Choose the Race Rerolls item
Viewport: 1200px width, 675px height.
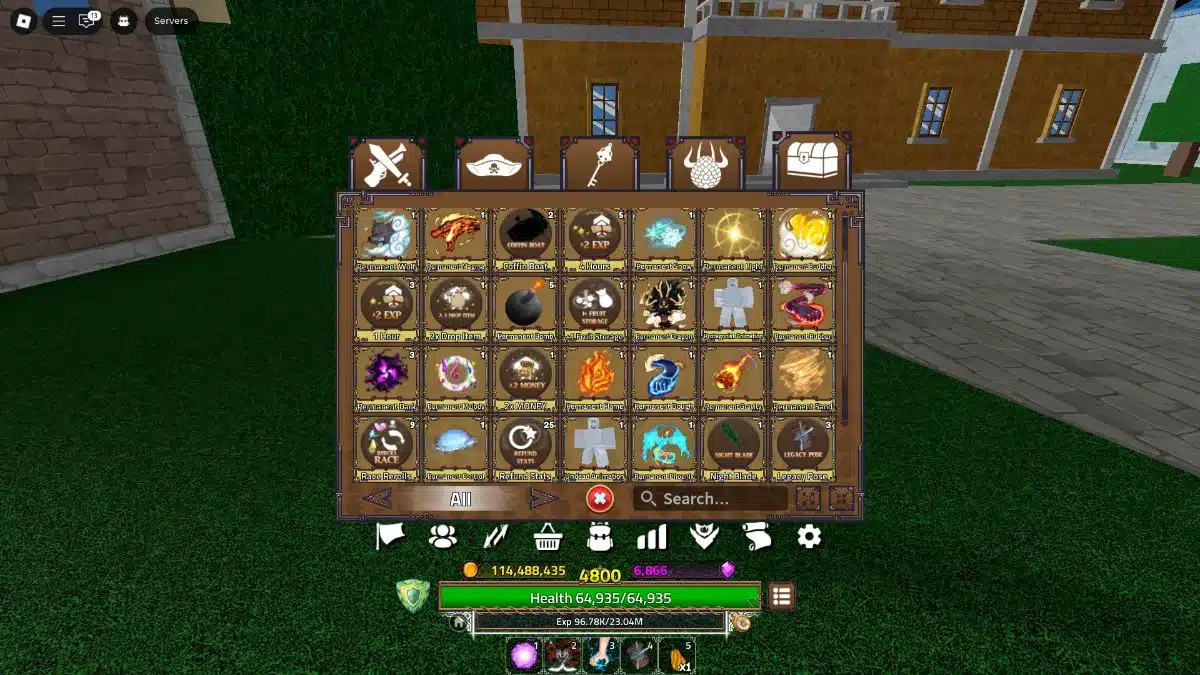coord(386,446)
